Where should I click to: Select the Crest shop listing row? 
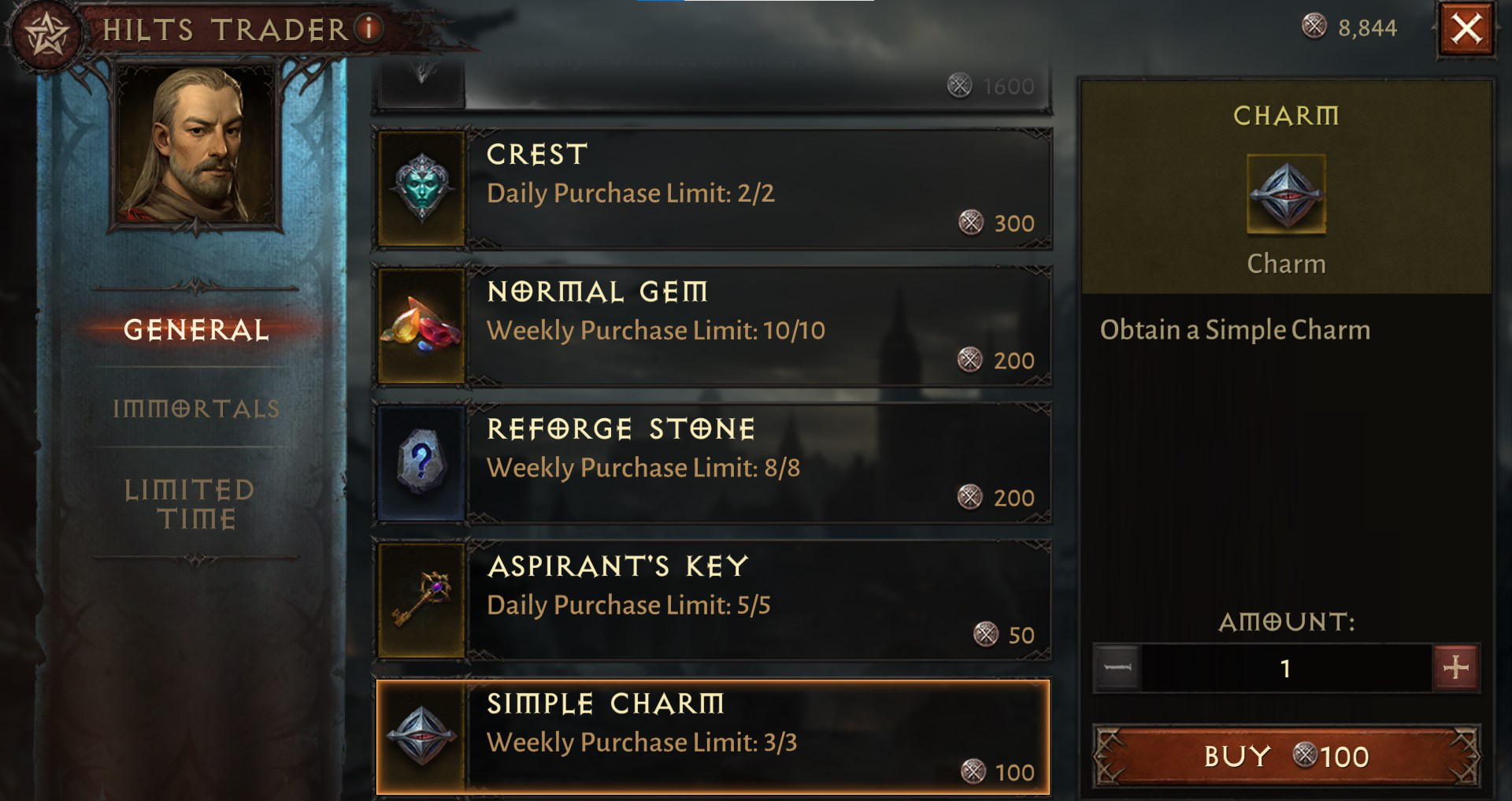[709, 189]
